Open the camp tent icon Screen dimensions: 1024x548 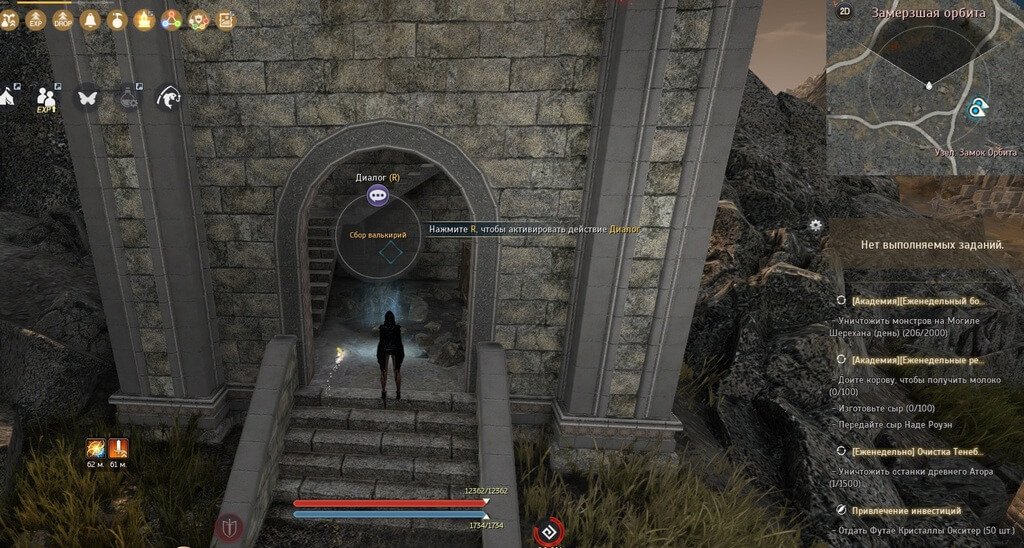pyautogui.click(x=5, y=97)
